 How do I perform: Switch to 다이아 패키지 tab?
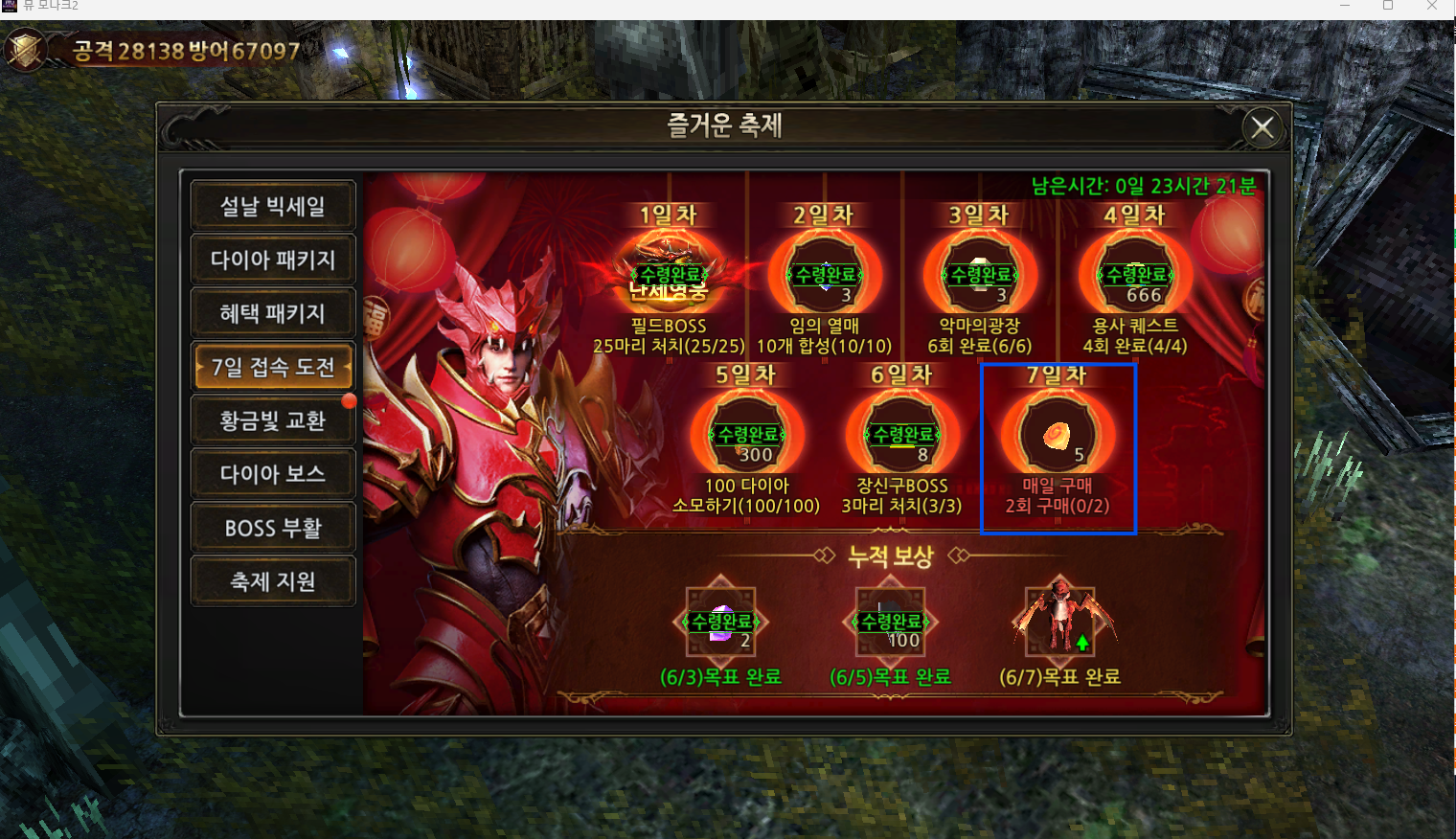tap(273, 260)
